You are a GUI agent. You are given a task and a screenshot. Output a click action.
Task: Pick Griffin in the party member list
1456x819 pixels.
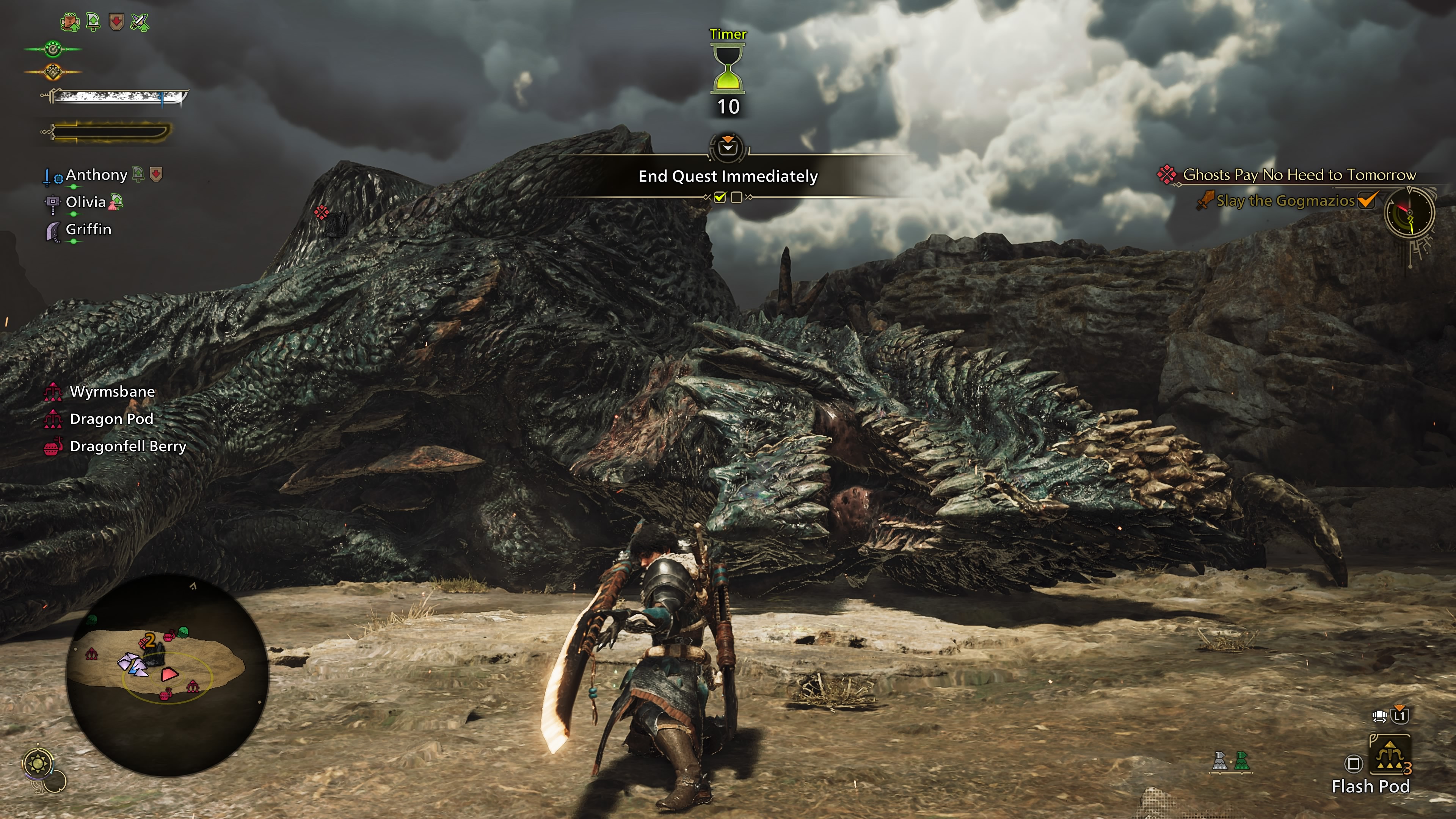pos(88,229)
